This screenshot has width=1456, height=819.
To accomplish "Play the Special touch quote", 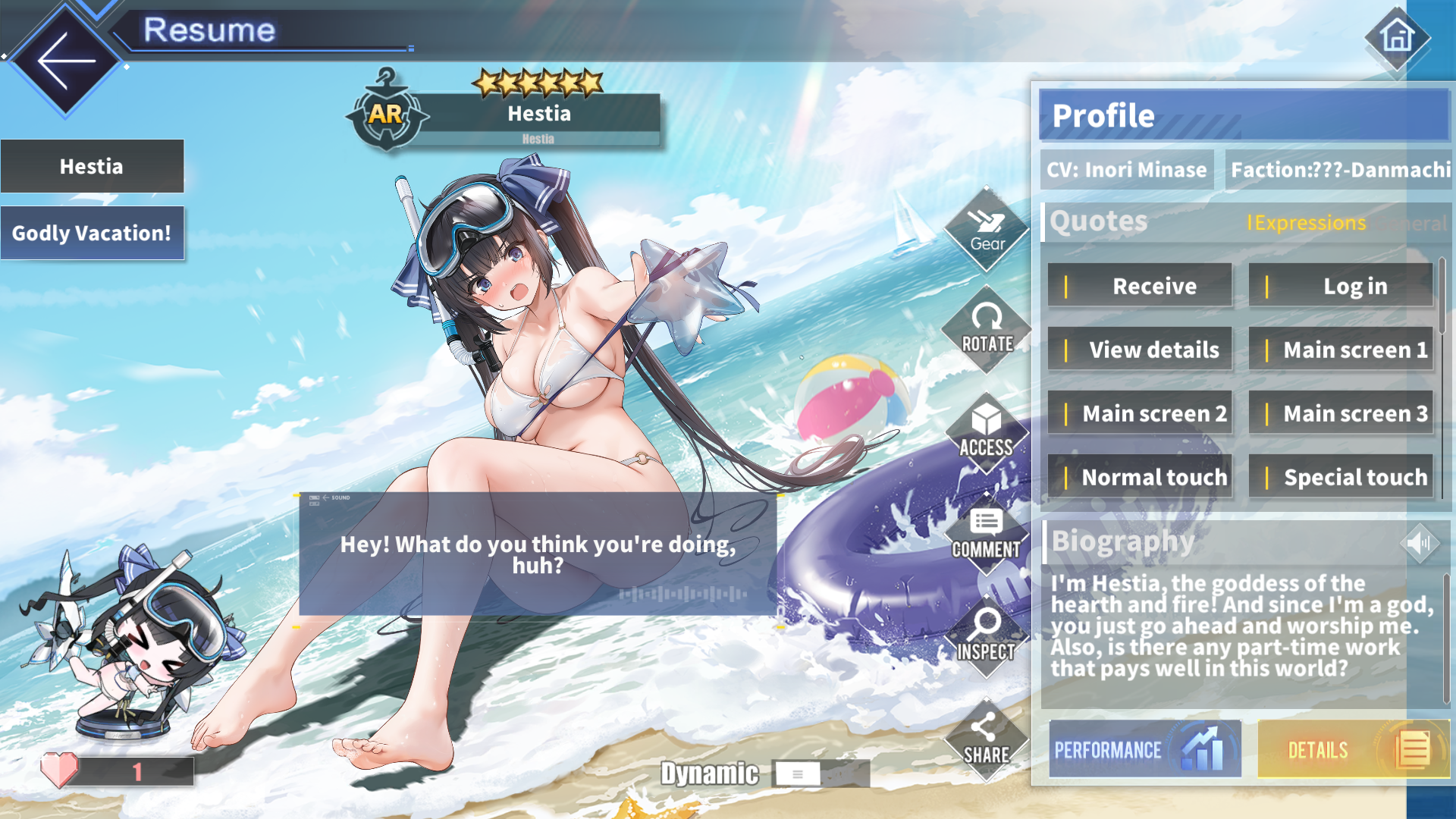I will click(1341, 477).
